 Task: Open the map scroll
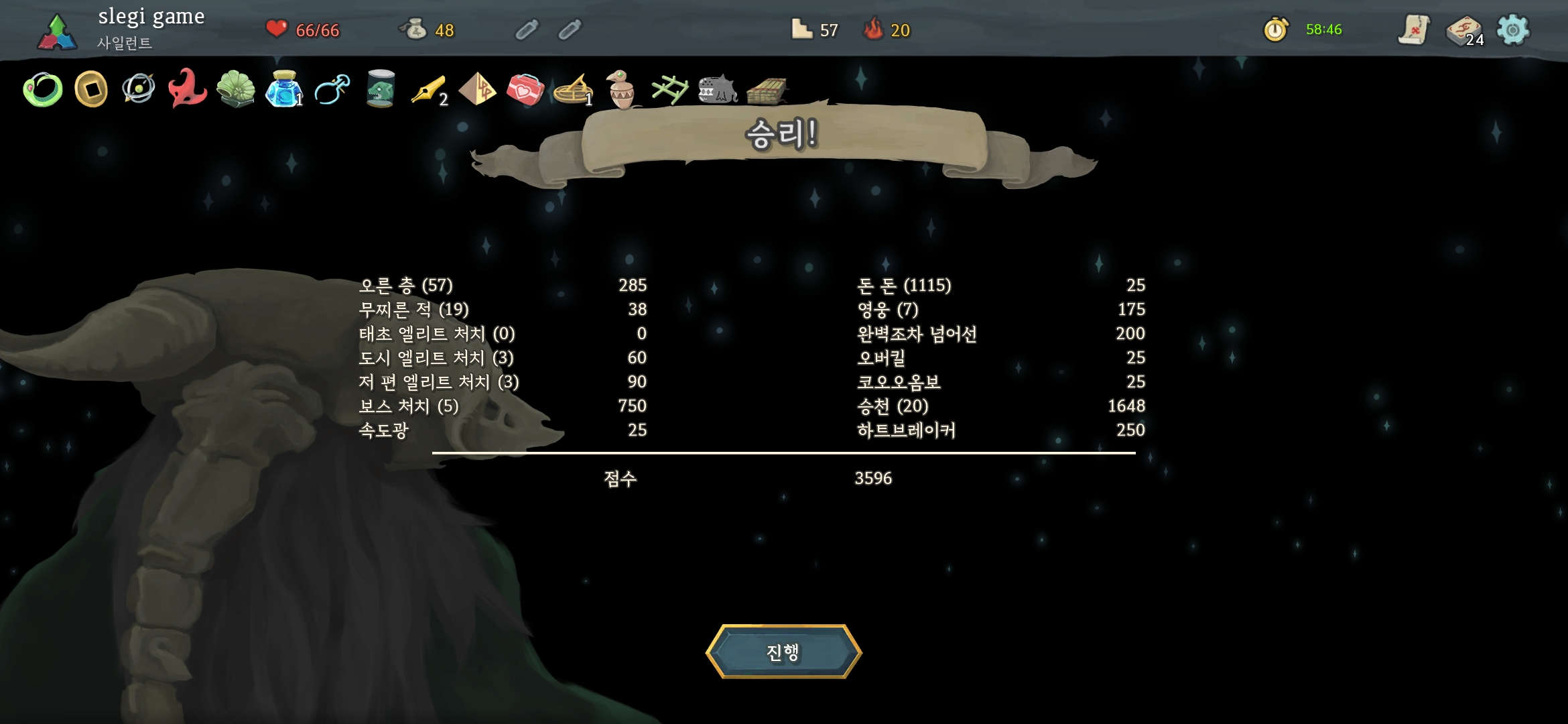pos(1414,30)
